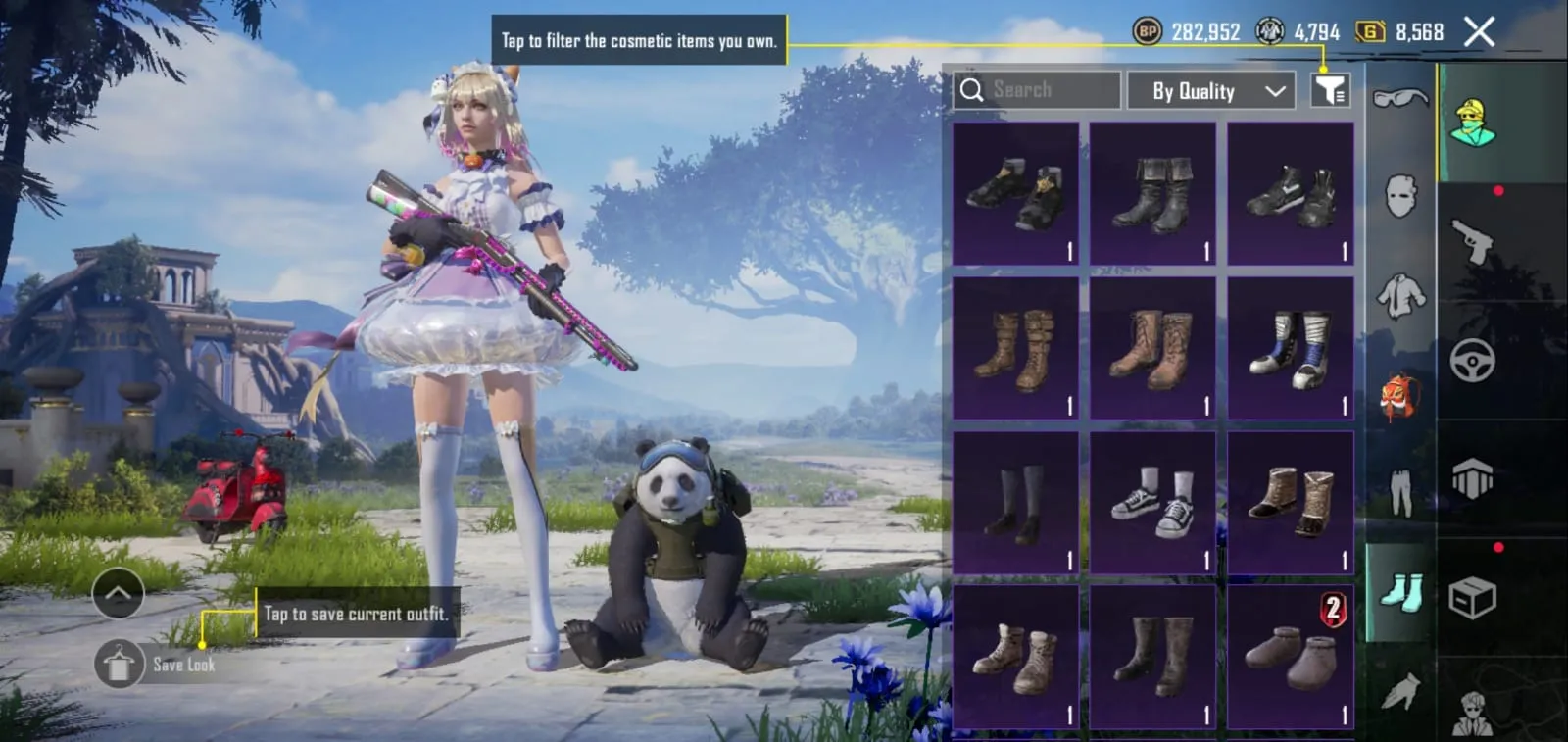
Task: Open the shirt customization slot
Action: tap(1399, 295)
